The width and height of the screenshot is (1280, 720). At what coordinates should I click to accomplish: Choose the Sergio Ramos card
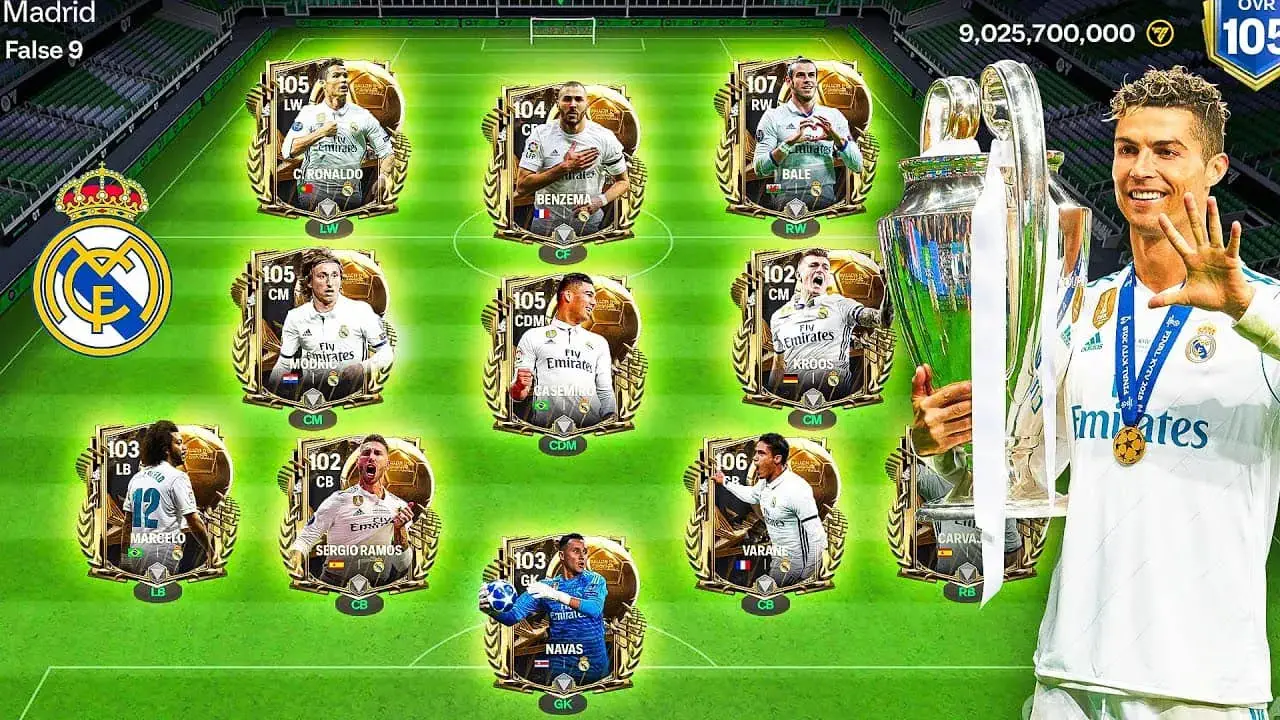click(357, 515)
